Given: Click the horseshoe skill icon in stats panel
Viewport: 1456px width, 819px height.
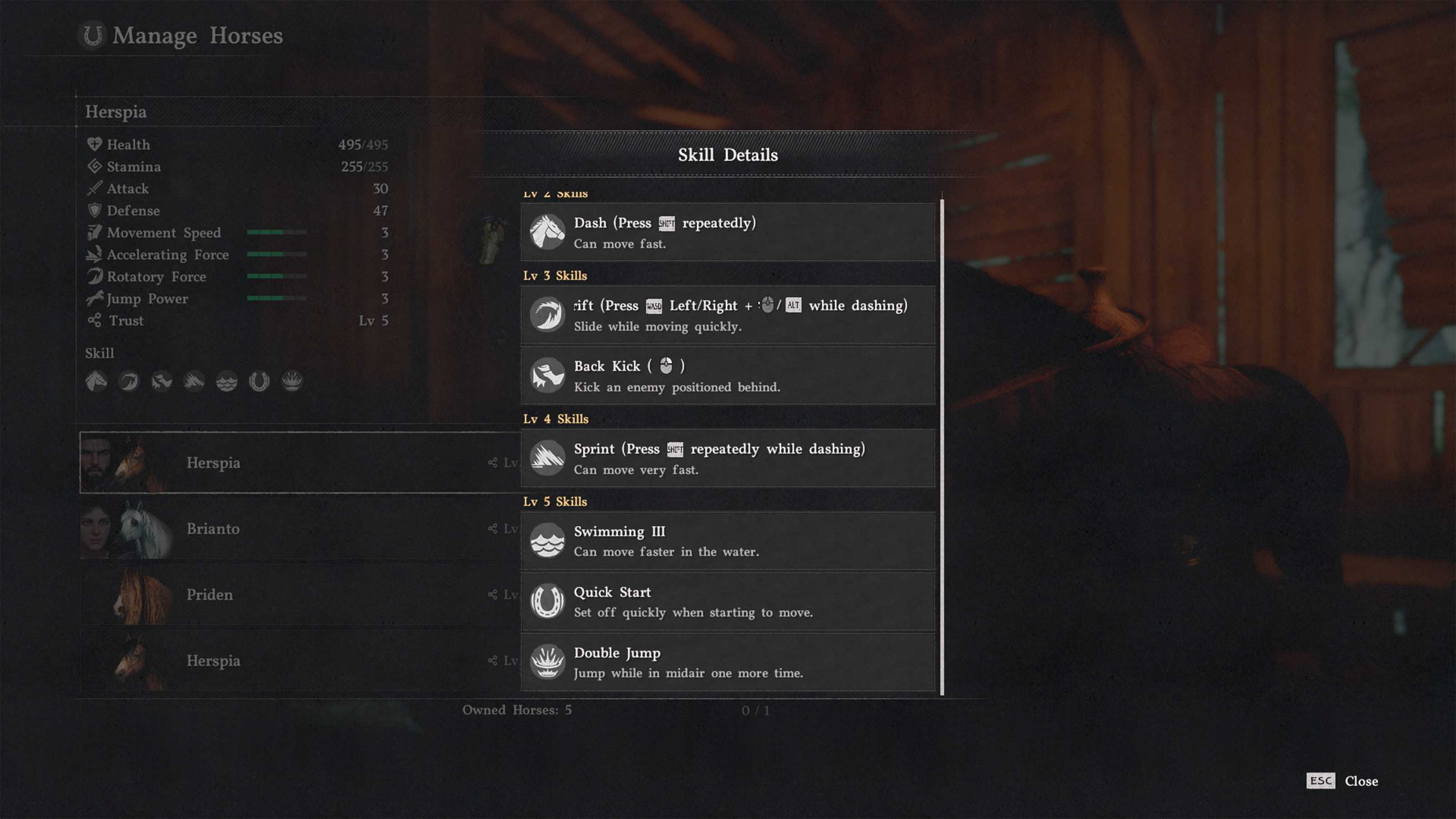Looking at the screenshot, I should tap(259, 382).
